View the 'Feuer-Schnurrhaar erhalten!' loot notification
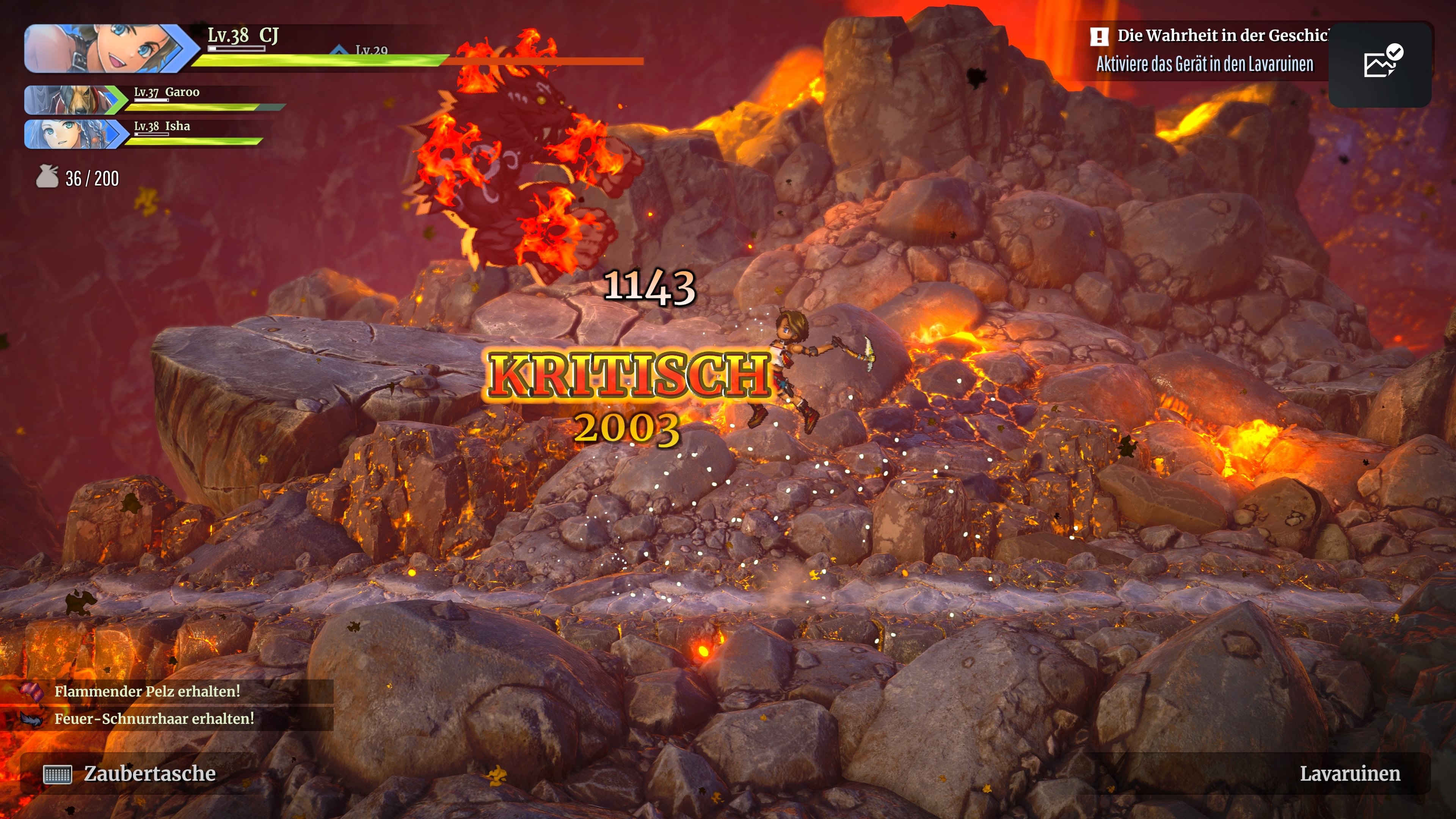This screenshot has height=819, width=1456. [x=154, y=719]
